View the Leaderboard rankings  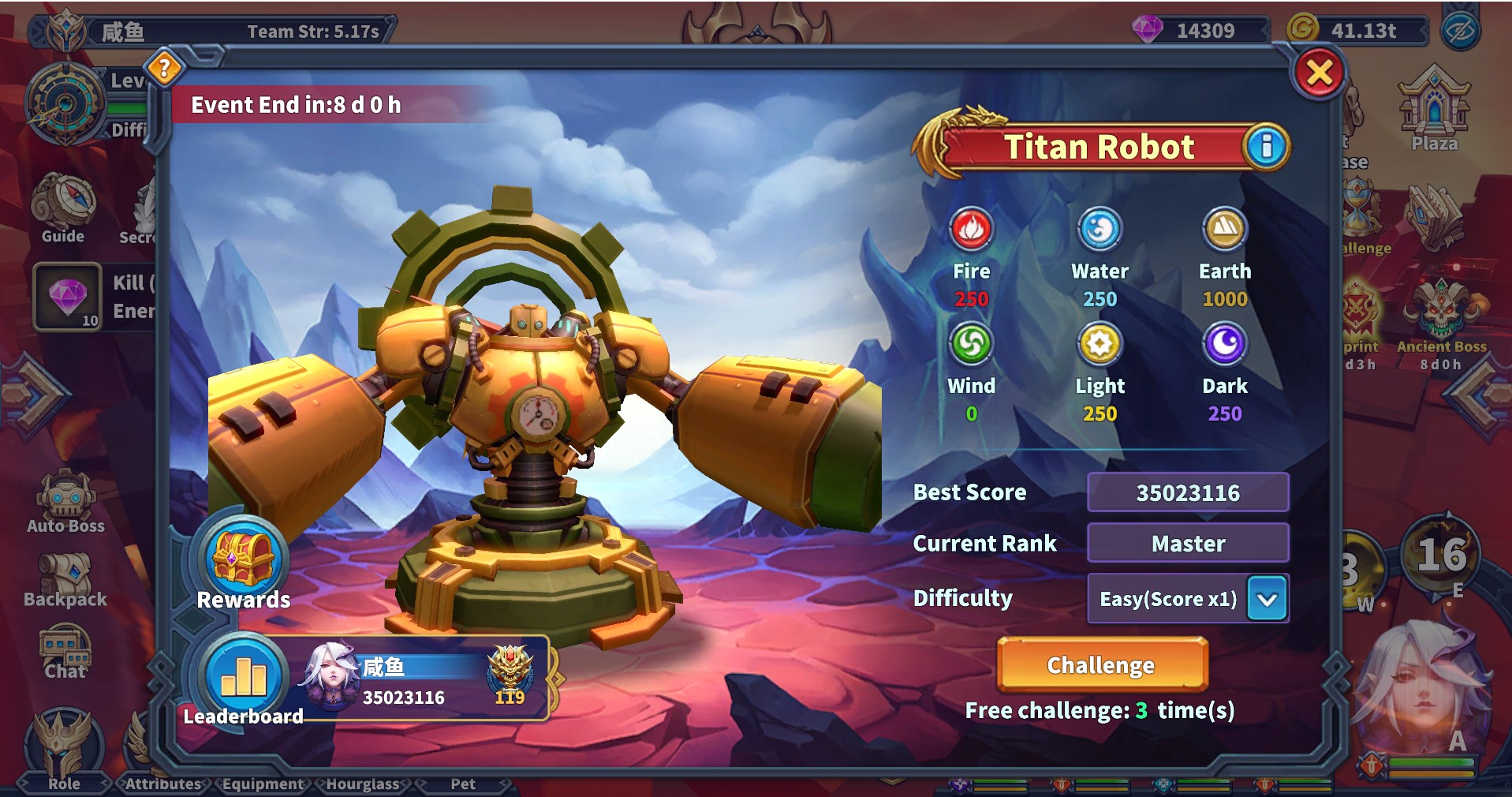pyautogui.click(x=244, y=679)
